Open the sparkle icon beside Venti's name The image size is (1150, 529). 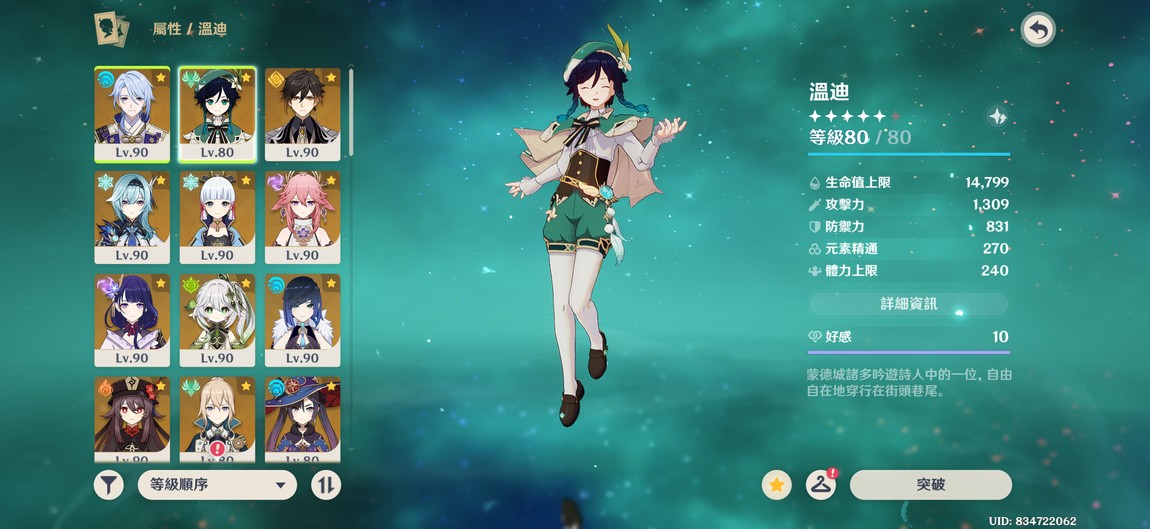tap(997, 116)
